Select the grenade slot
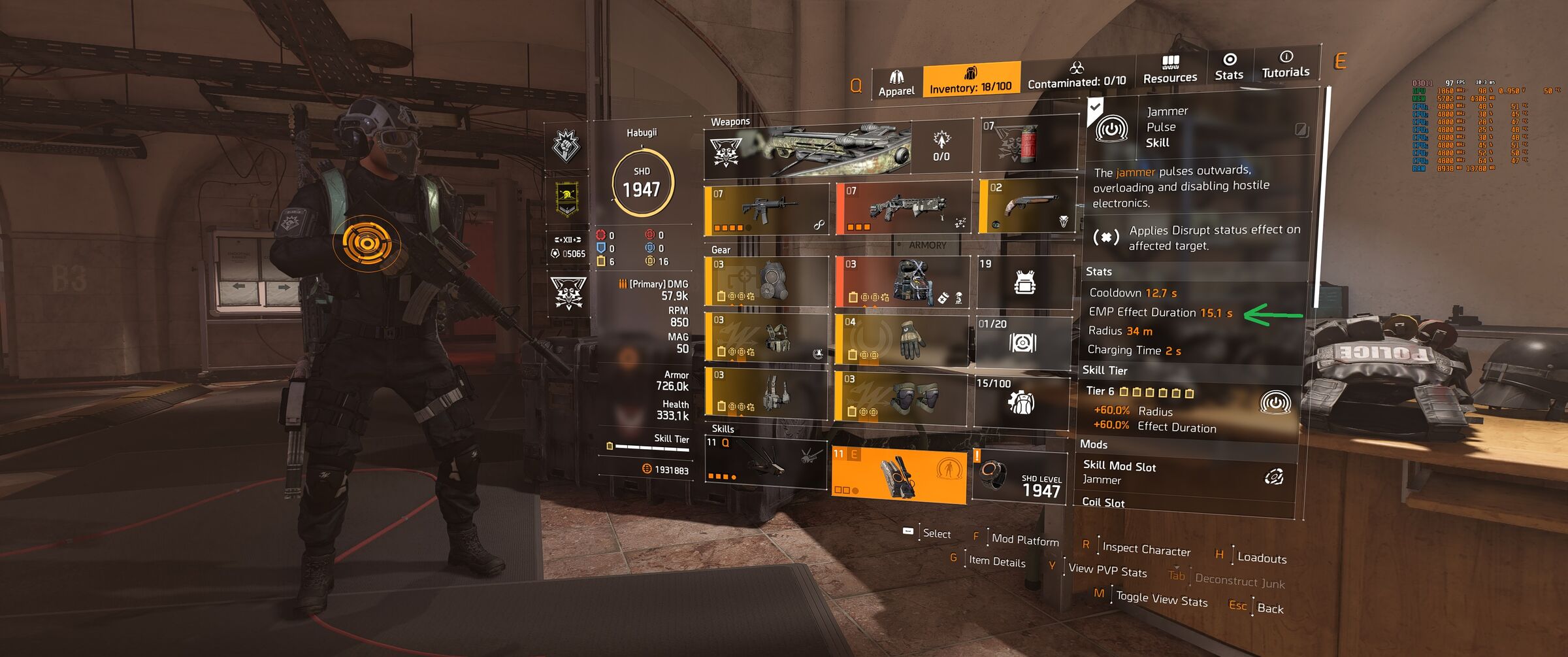Image resolution: width=1568 pixels, height=657 pixels. 1028,144
